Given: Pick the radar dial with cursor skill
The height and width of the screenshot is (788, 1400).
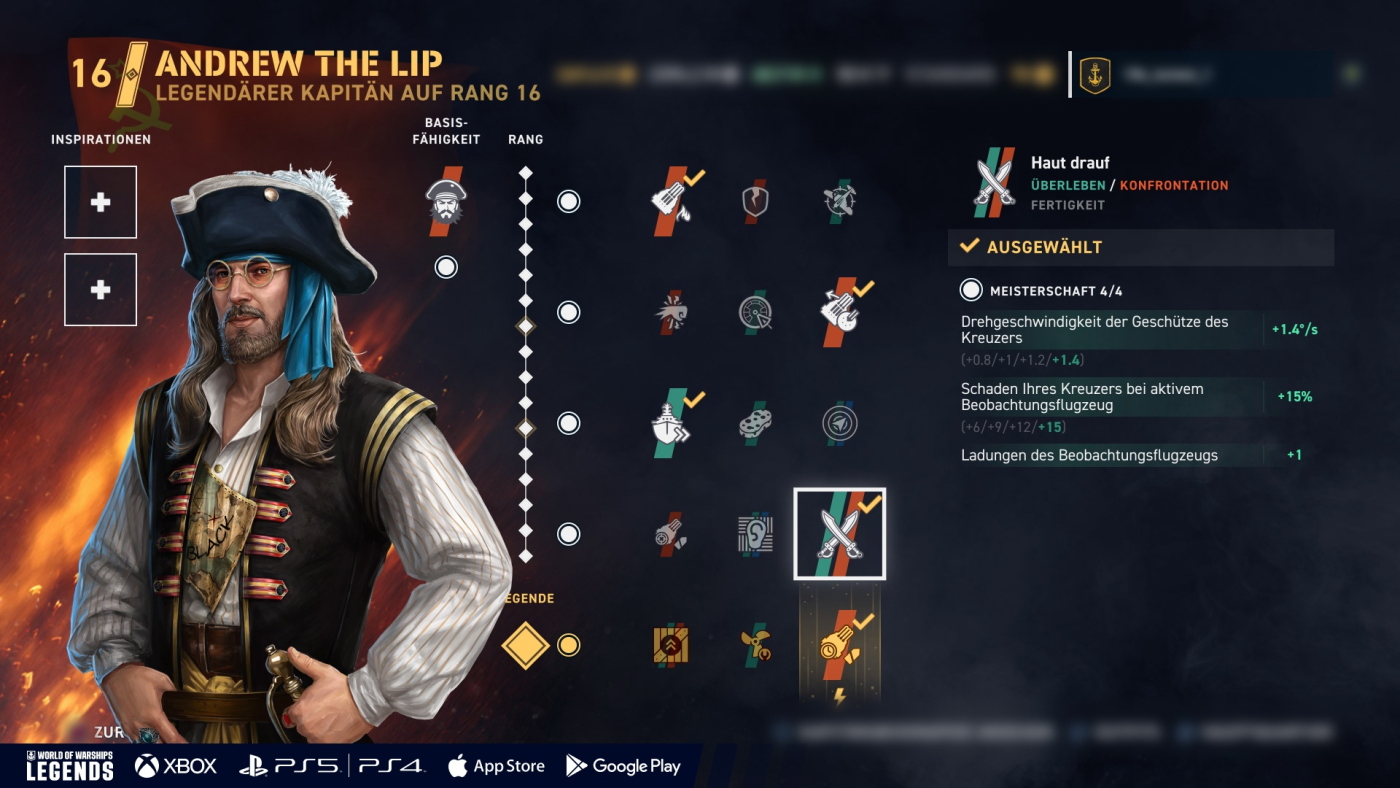Looking at the screenshot, I should point(757,313).
